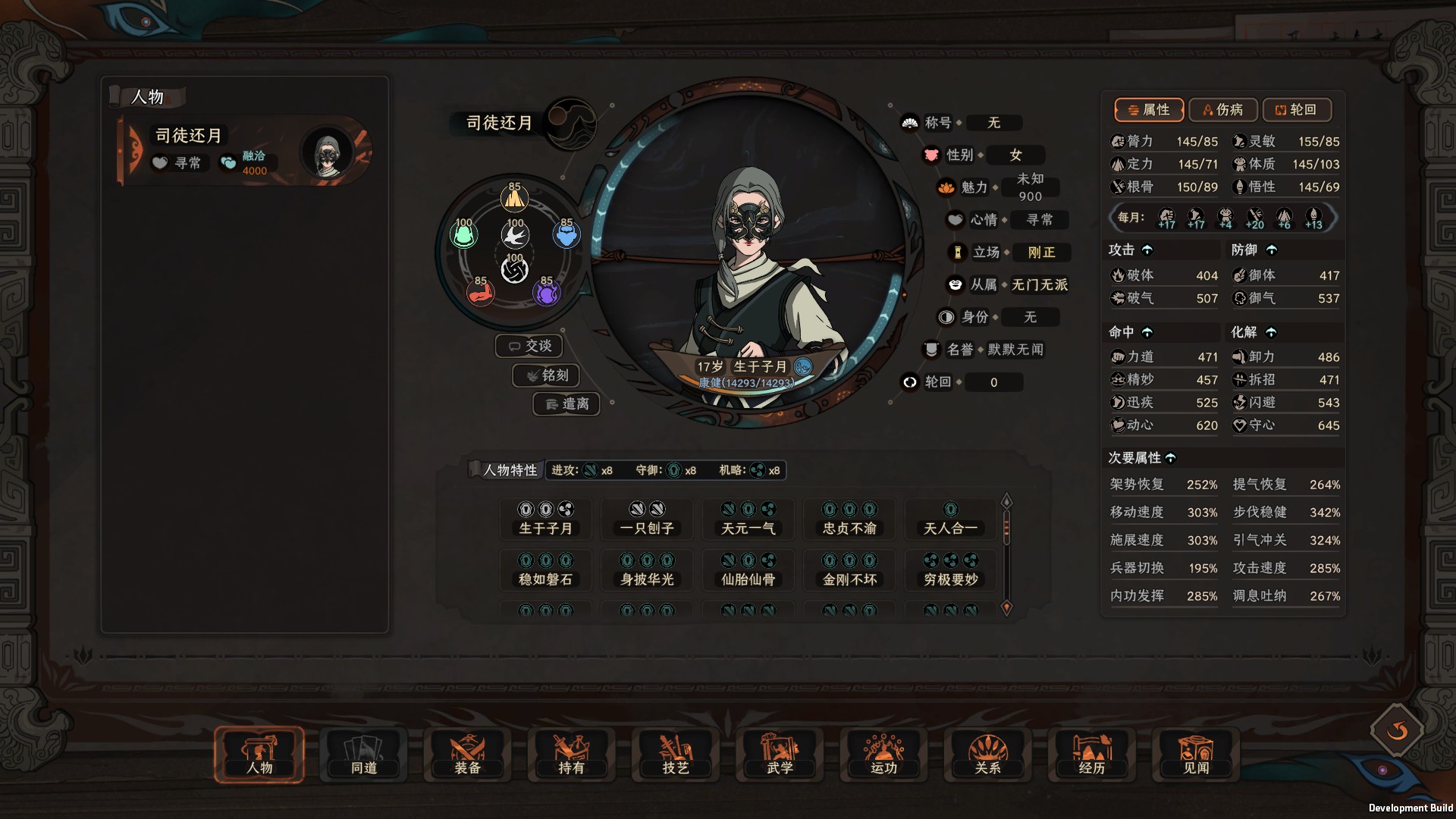Toggle the 次要属性 ascending arrow
The width and height of the screenshot is (1456, 819).
1172,458
